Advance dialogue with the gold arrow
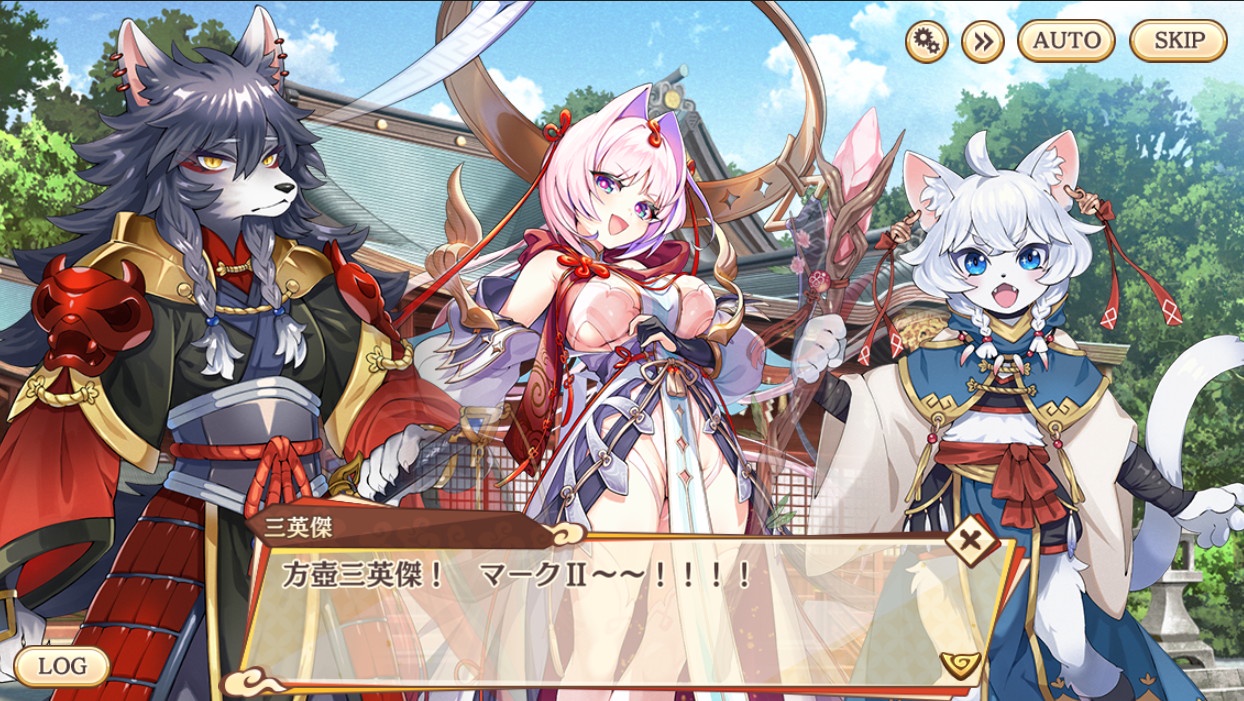 point(959,664)
